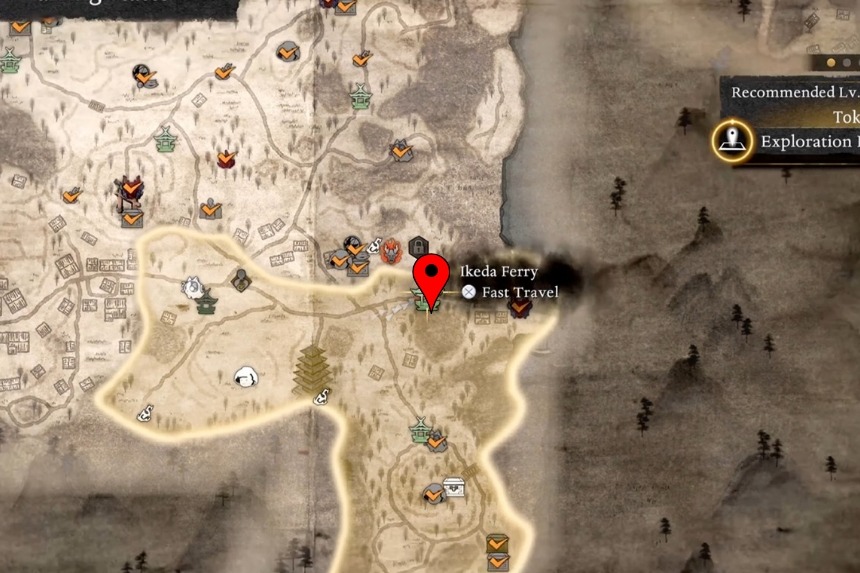Click the red demon mask map marker
The height and width of the screenshot is (573, 860).
coord(390,250)
